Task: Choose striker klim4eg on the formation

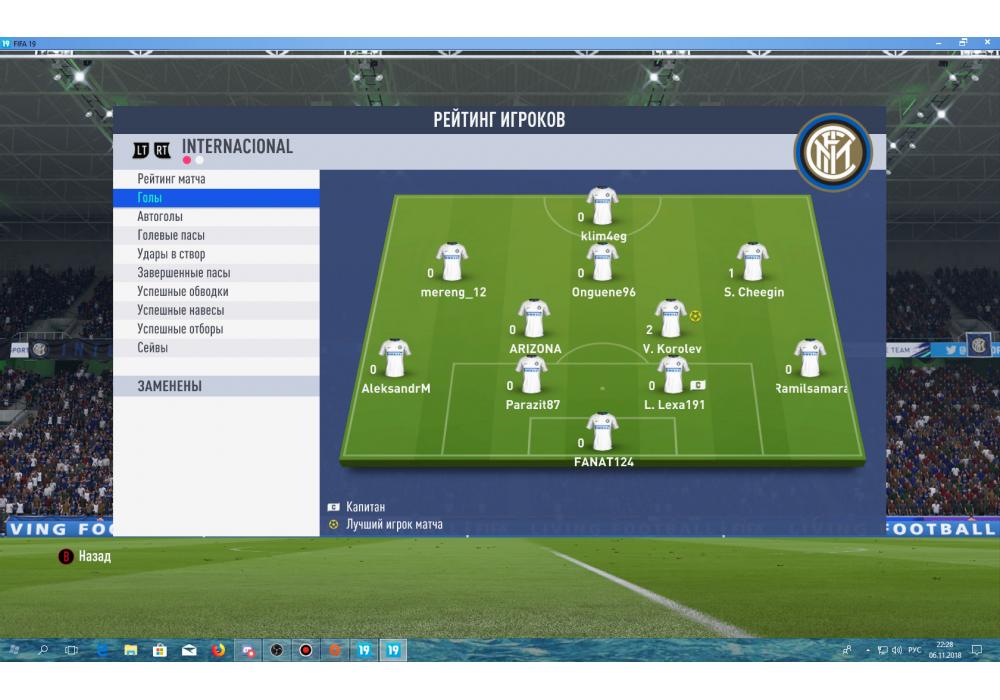Action: [602, 207]
